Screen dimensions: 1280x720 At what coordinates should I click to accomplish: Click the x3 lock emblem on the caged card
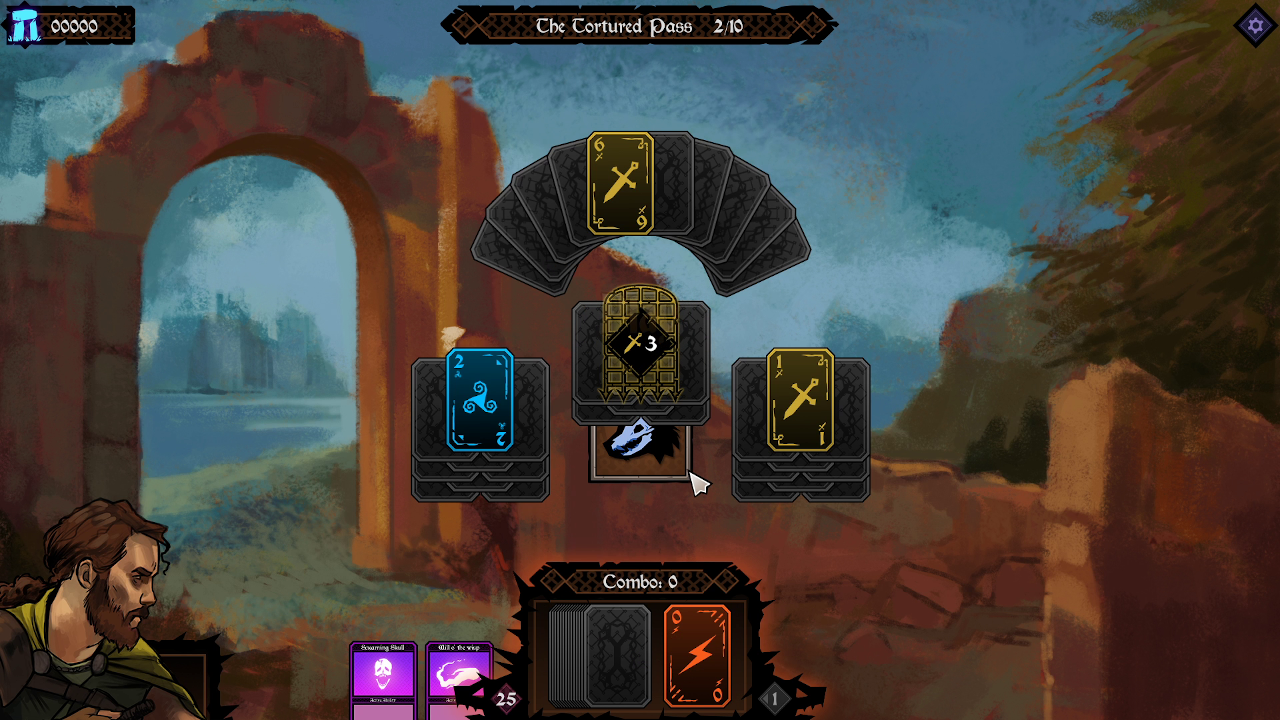pyautogui.click(x=640, y=343)
